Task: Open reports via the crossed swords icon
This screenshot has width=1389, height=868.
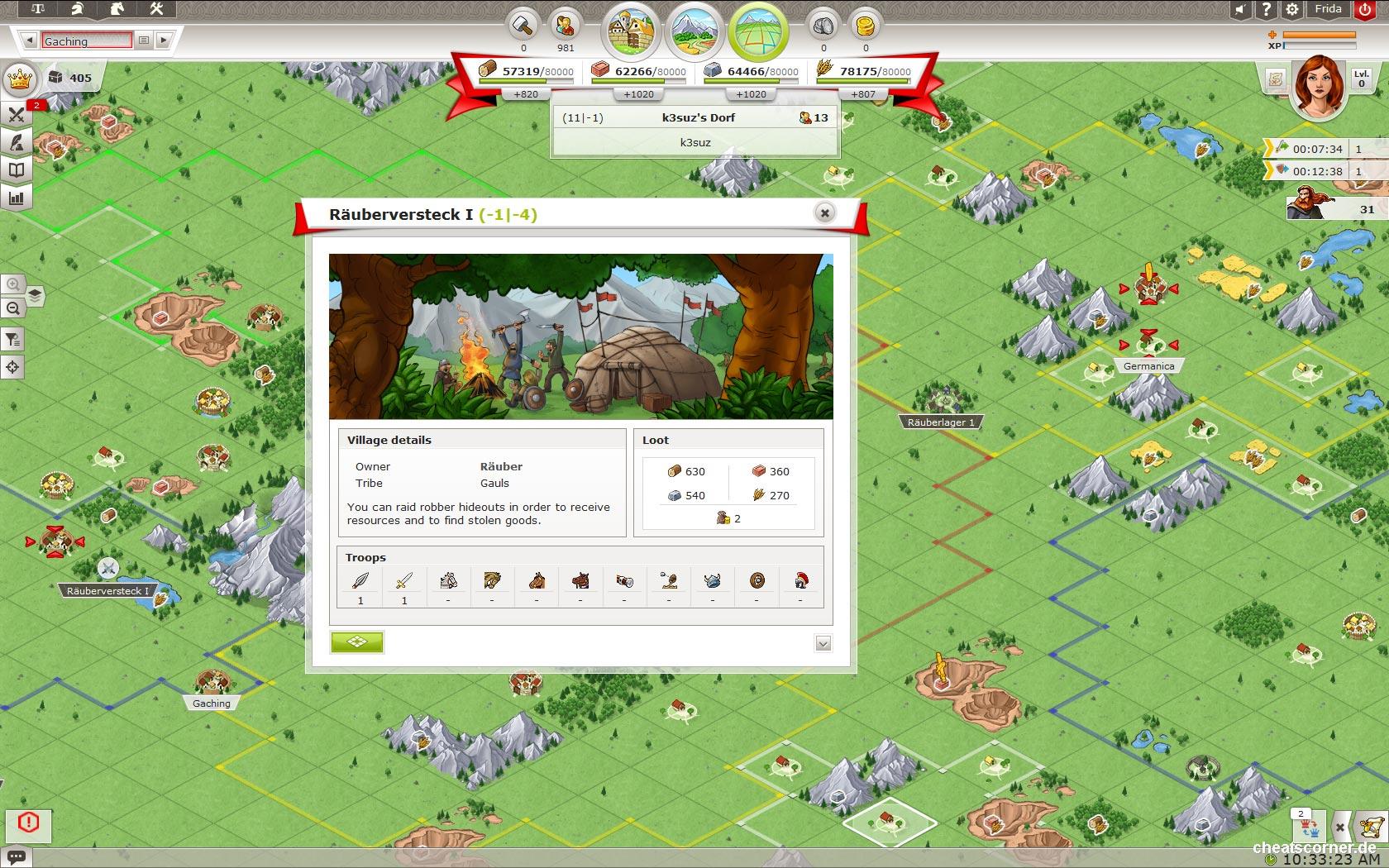Action: tap(16, 115)
